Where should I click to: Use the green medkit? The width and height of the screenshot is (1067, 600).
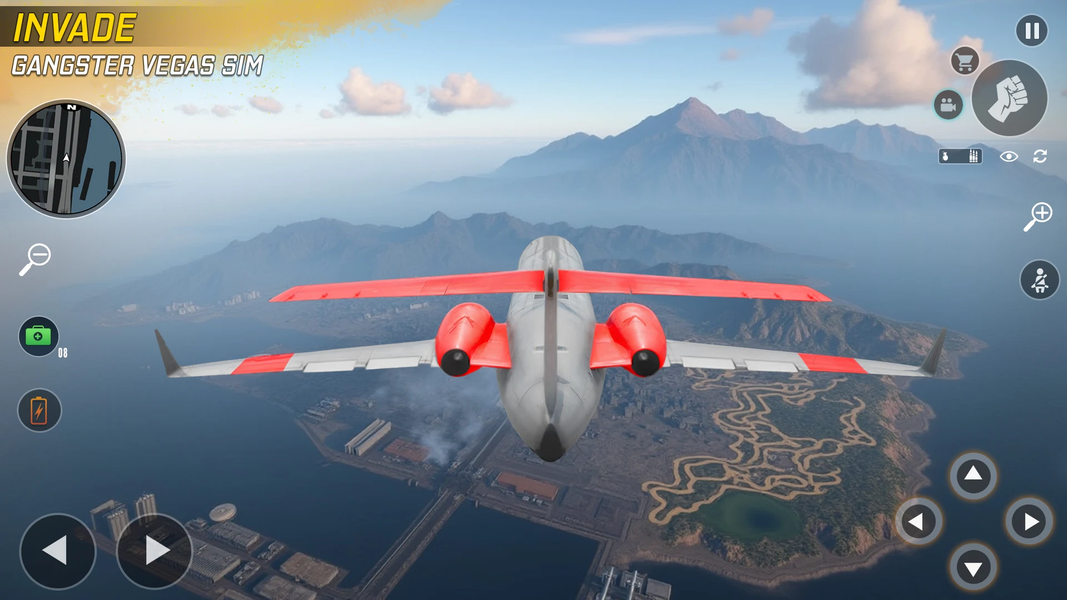point(39,336)
